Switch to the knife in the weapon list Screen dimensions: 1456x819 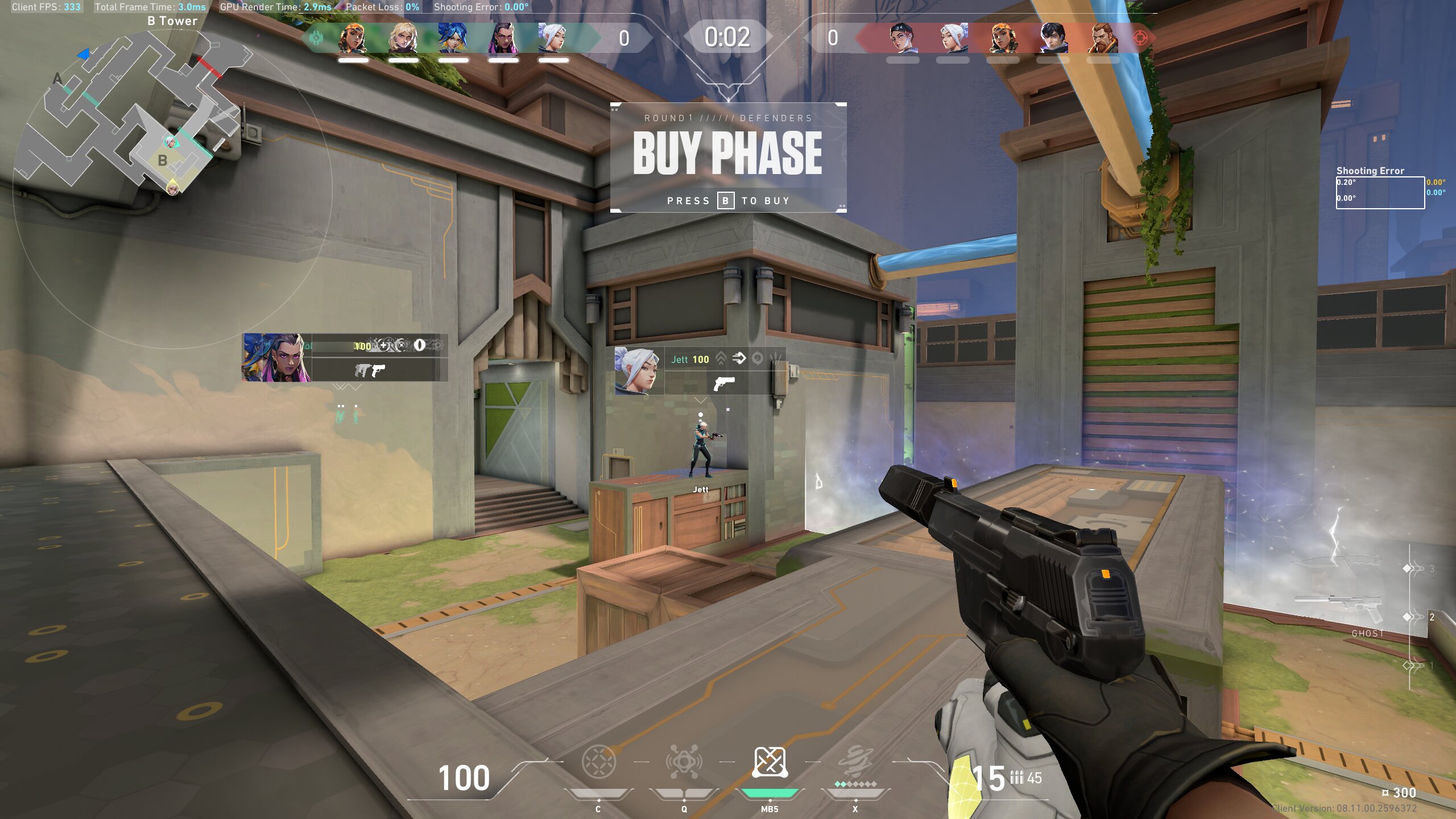[1337, 563]
